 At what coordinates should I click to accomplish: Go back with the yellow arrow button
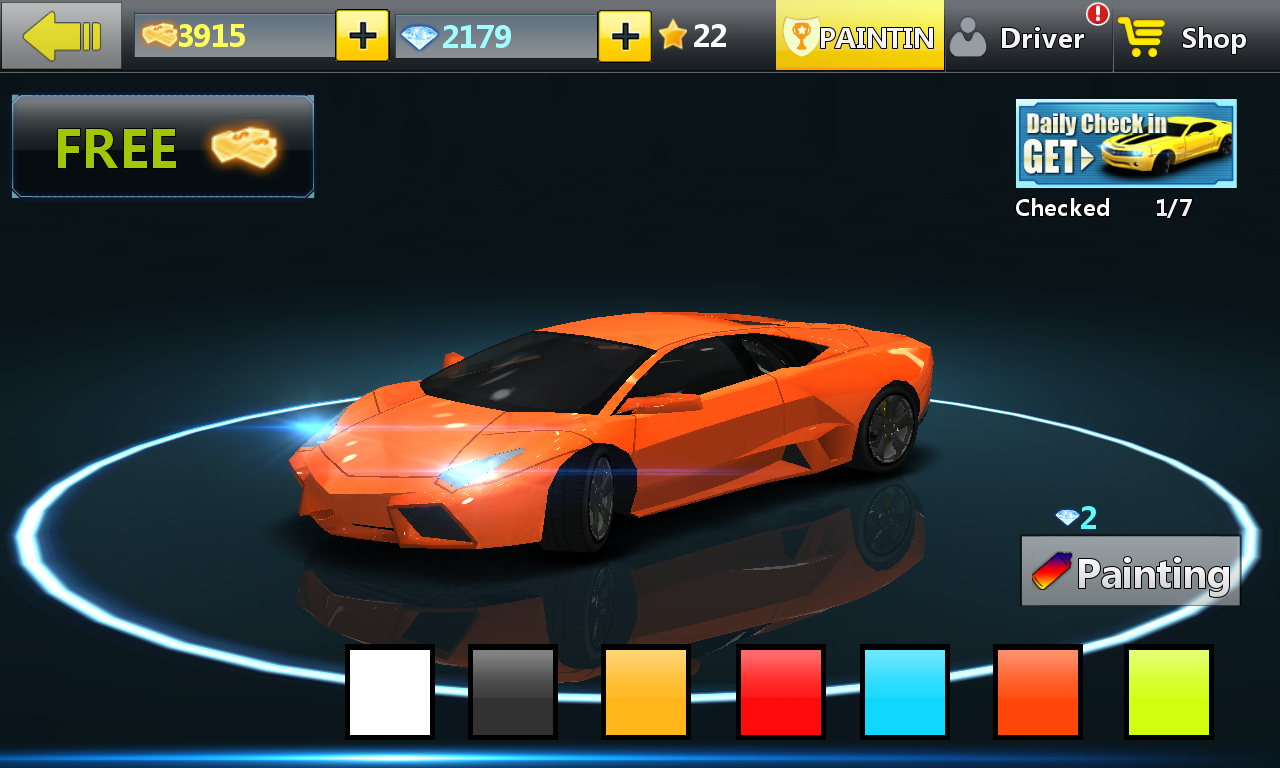coord(62,36)
